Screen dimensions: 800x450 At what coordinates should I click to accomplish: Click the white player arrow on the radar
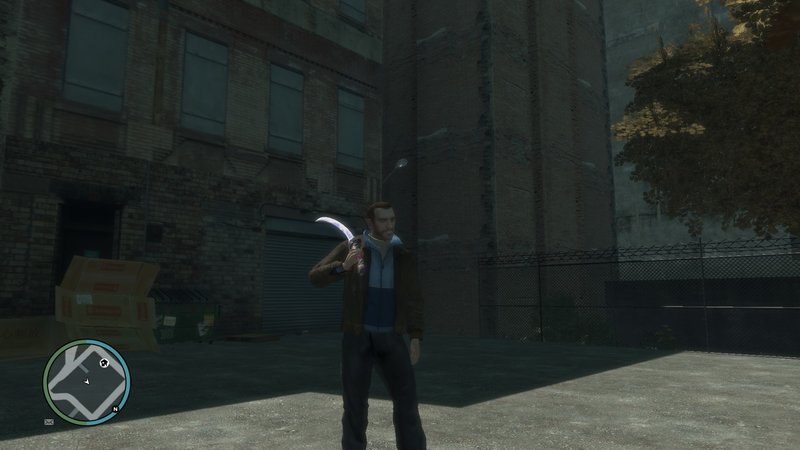[x=87, y=382]
